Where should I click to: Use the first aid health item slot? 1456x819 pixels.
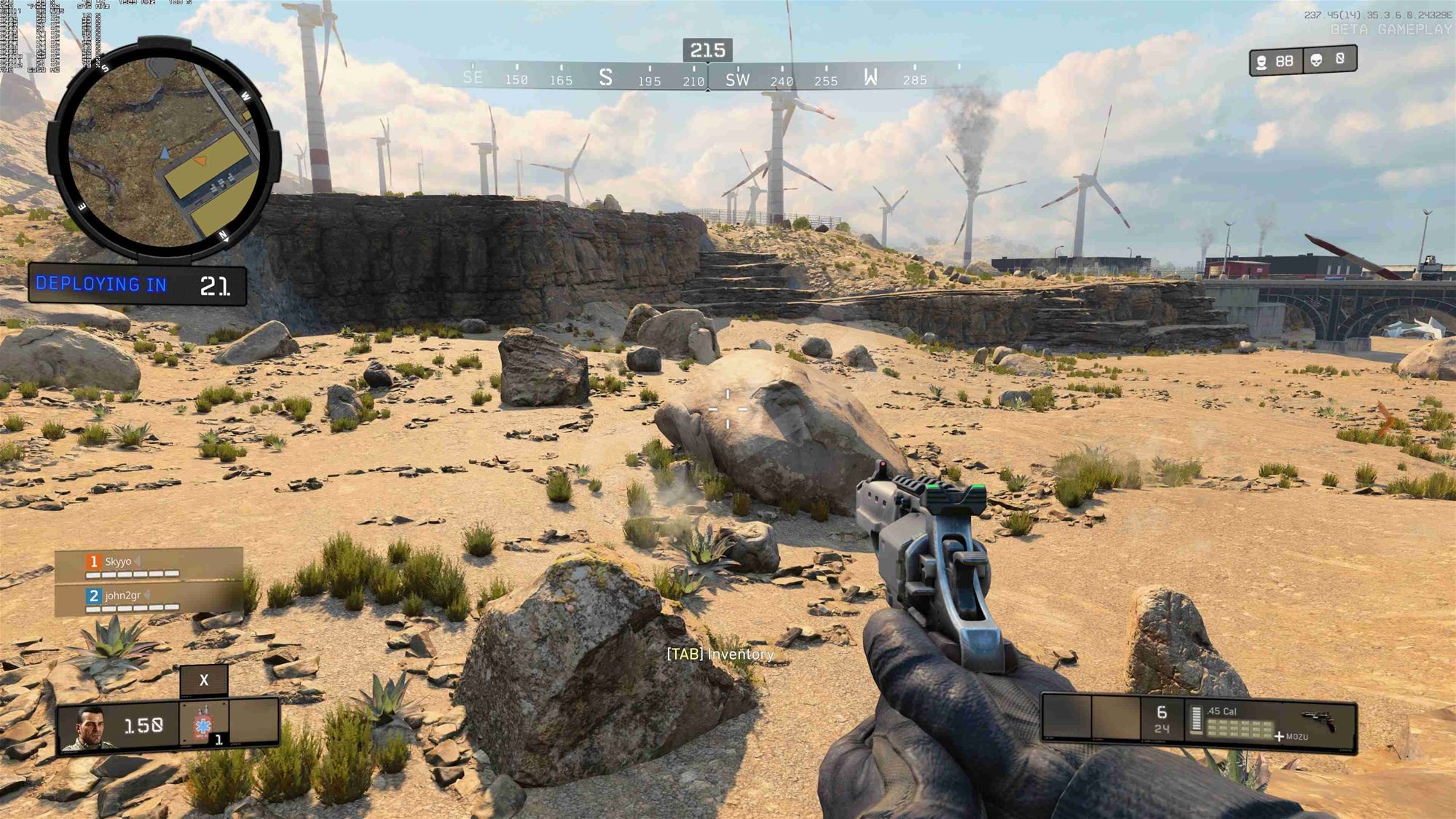[x=203, y=723]
